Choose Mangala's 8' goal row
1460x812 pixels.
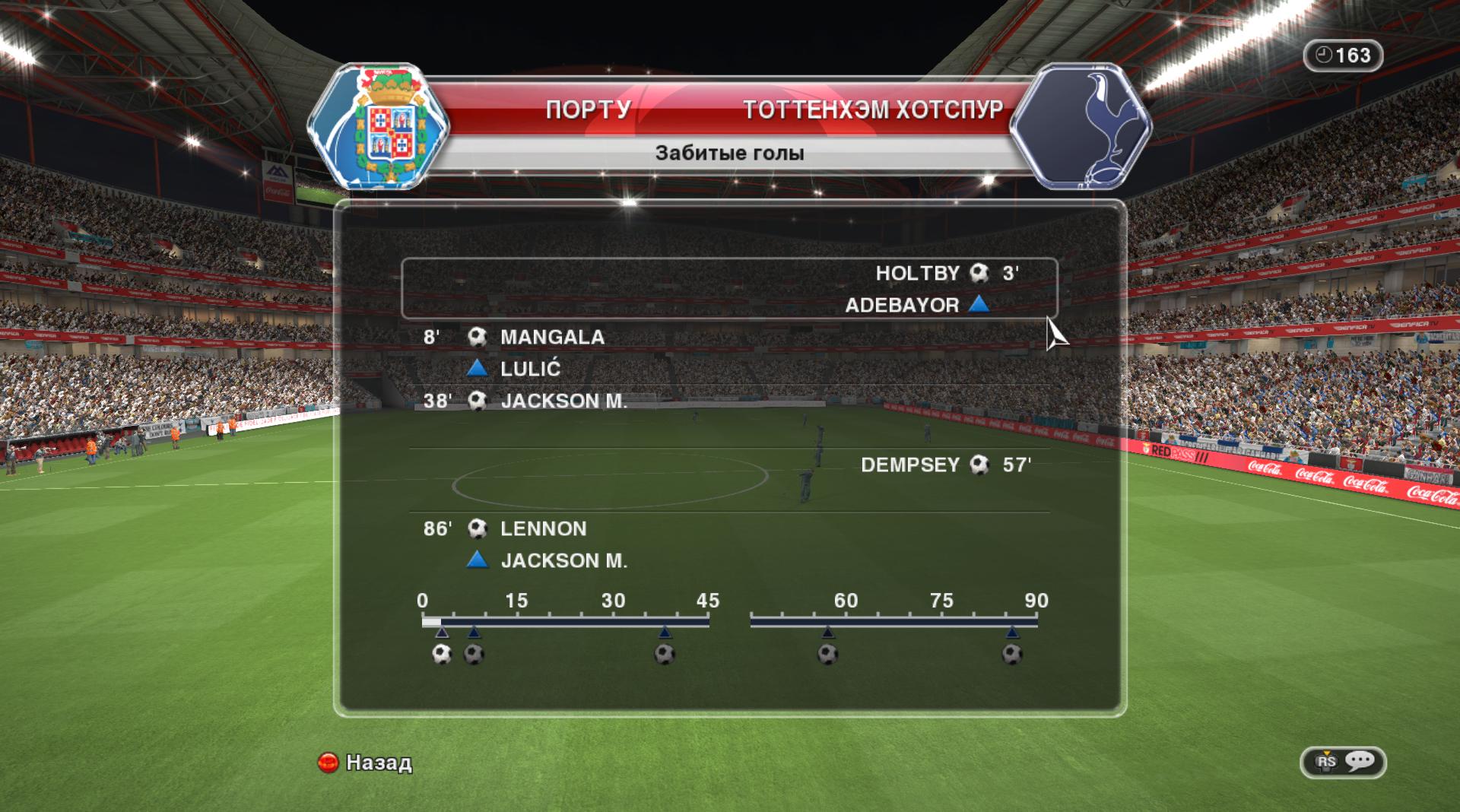coord(551,338)
